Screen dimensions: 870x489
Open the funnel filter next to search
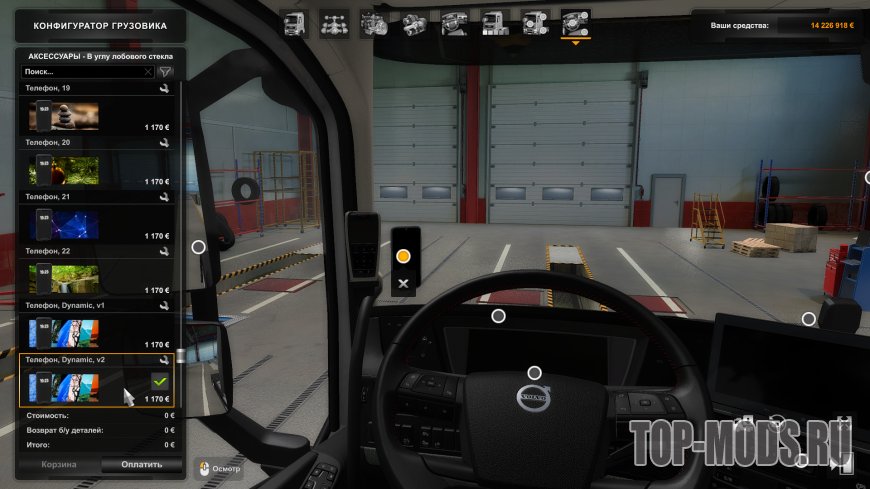click(166, 72)
